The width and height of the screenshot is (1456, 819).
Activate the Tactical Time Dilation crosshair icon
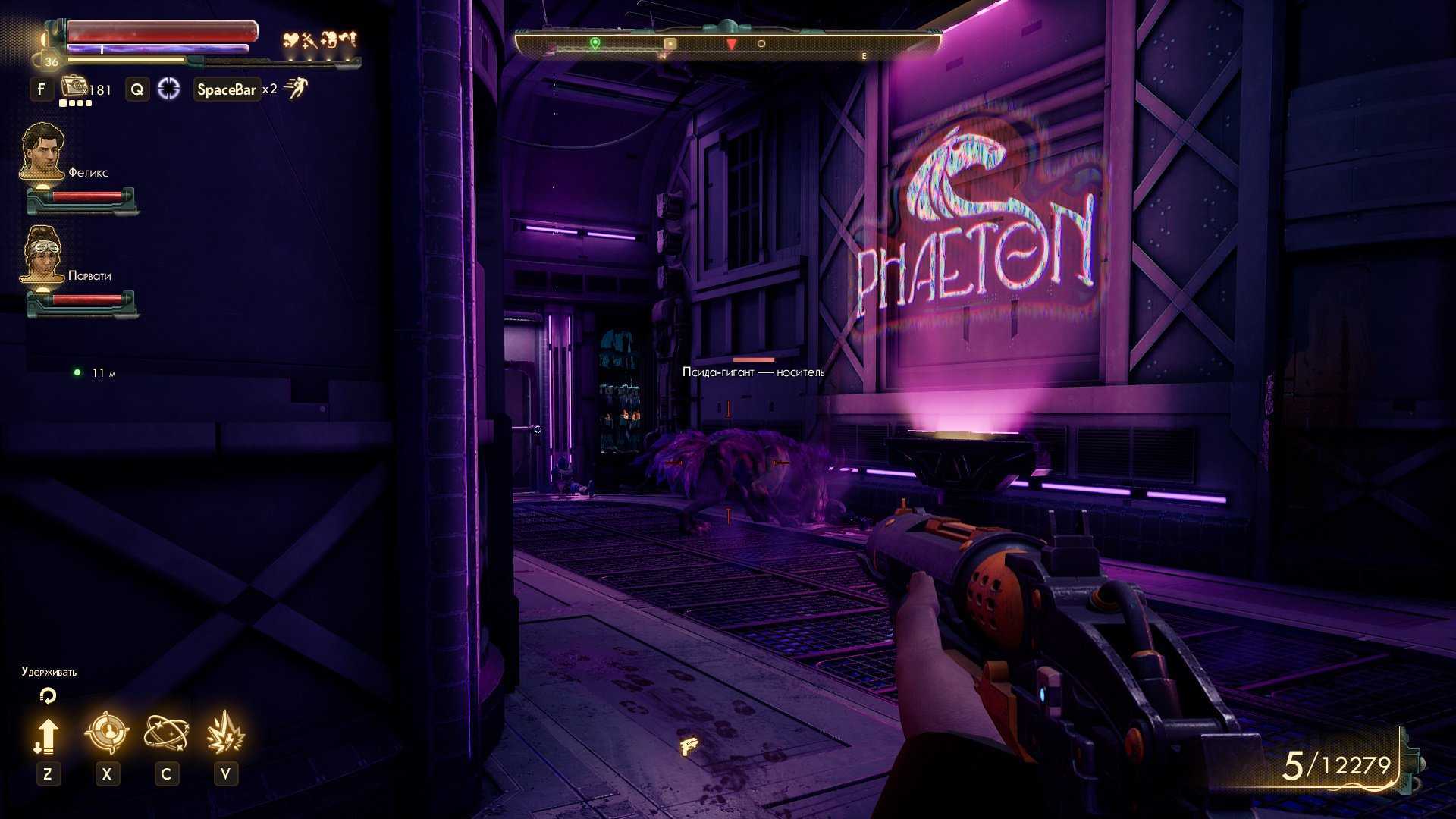pos(168,89)
